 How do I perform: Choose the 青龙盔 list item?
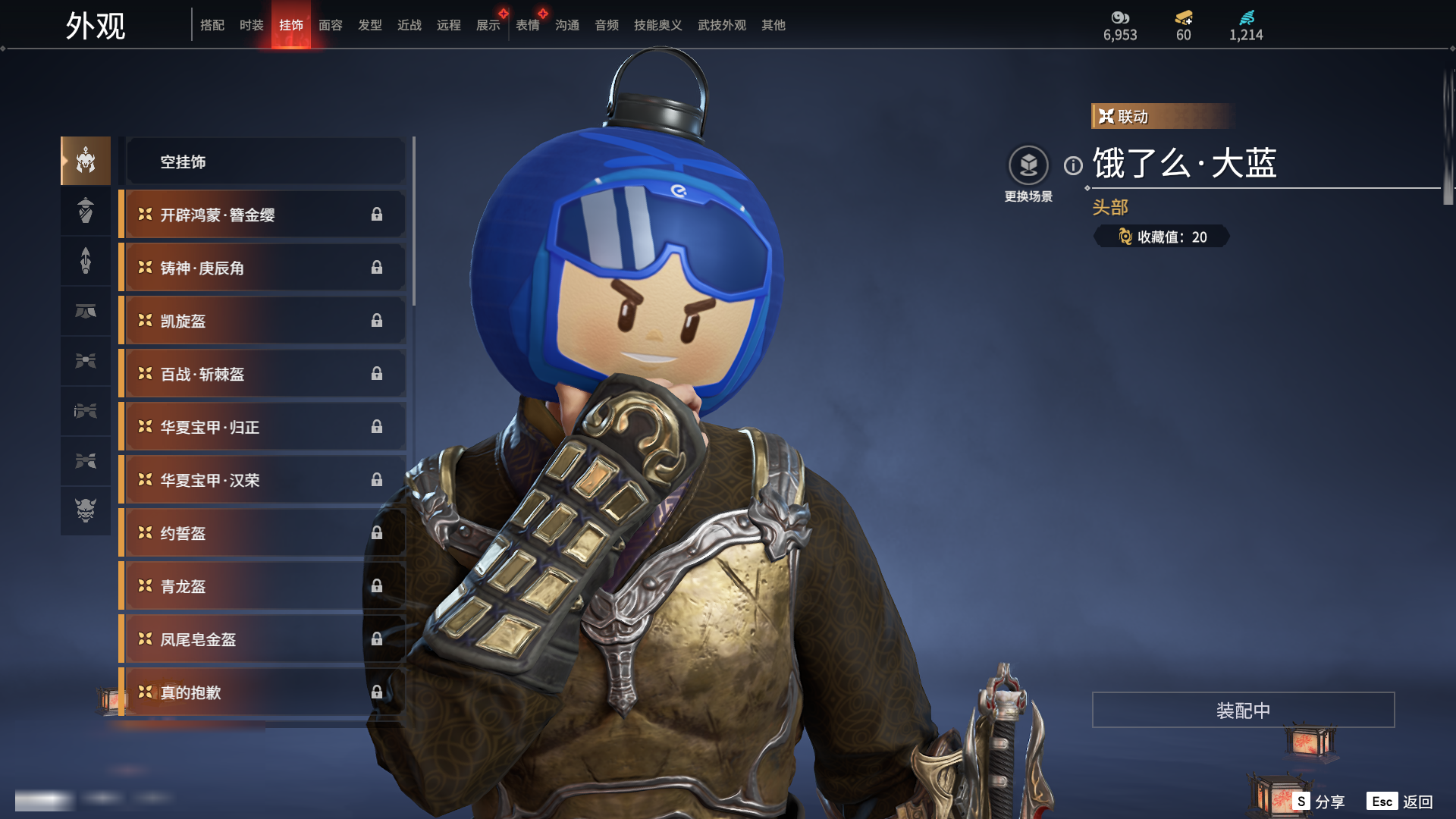pos(262,586)
